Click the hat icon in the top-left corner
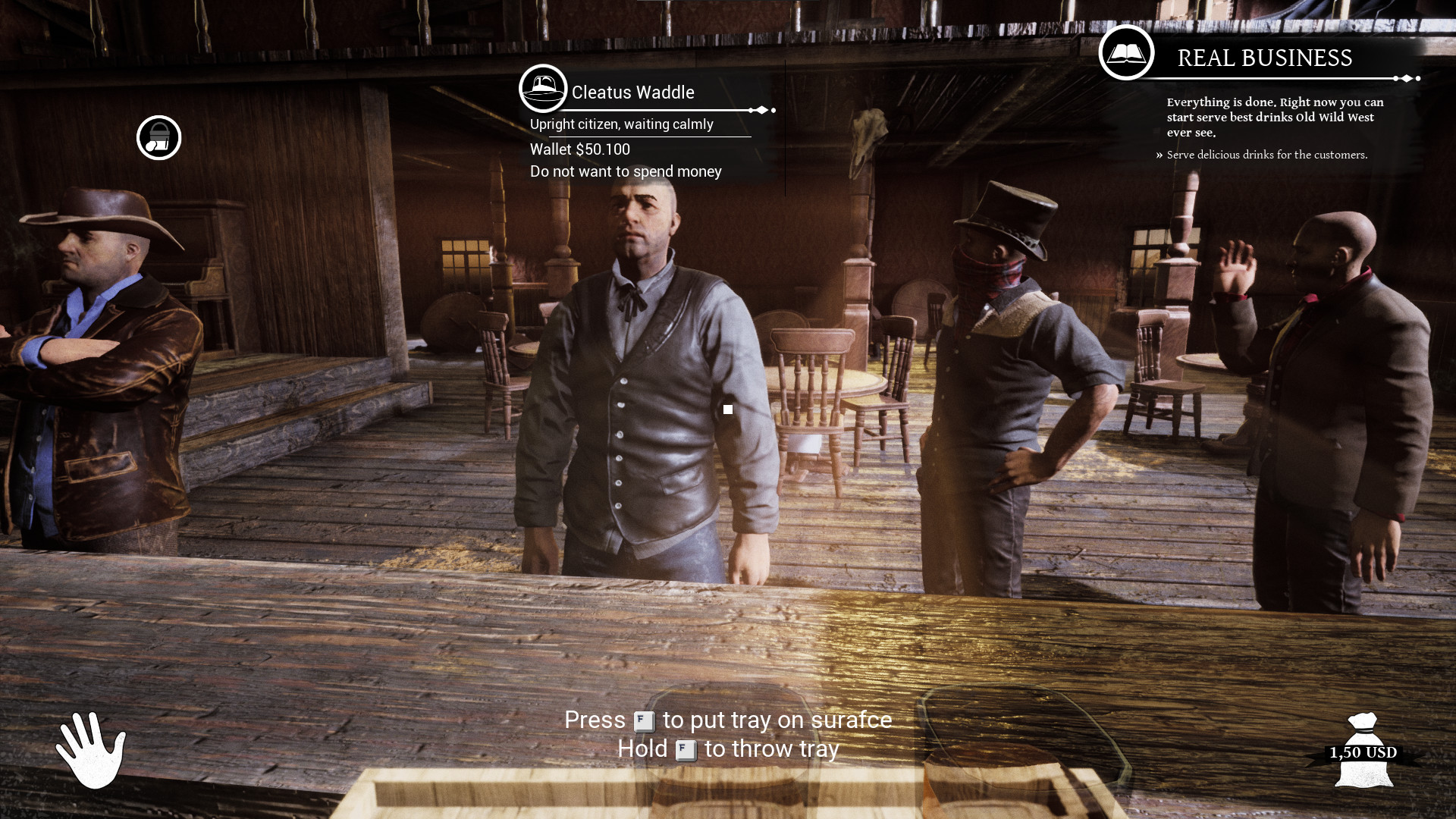The image size is (1456, 819). click(x=158, y=138)
